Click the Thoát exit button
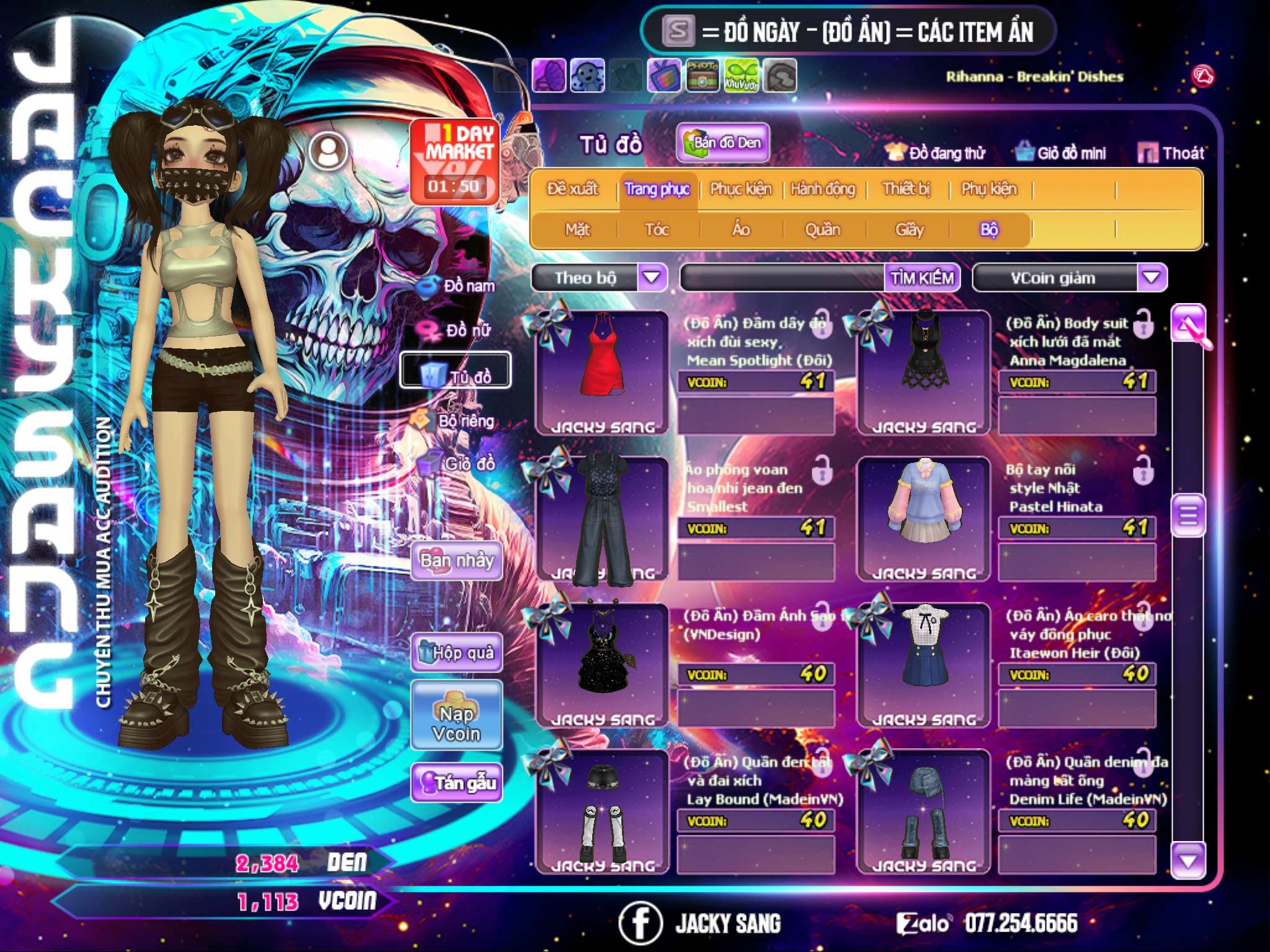Screen dimensions: 1270x952 tap(1171, 152)
